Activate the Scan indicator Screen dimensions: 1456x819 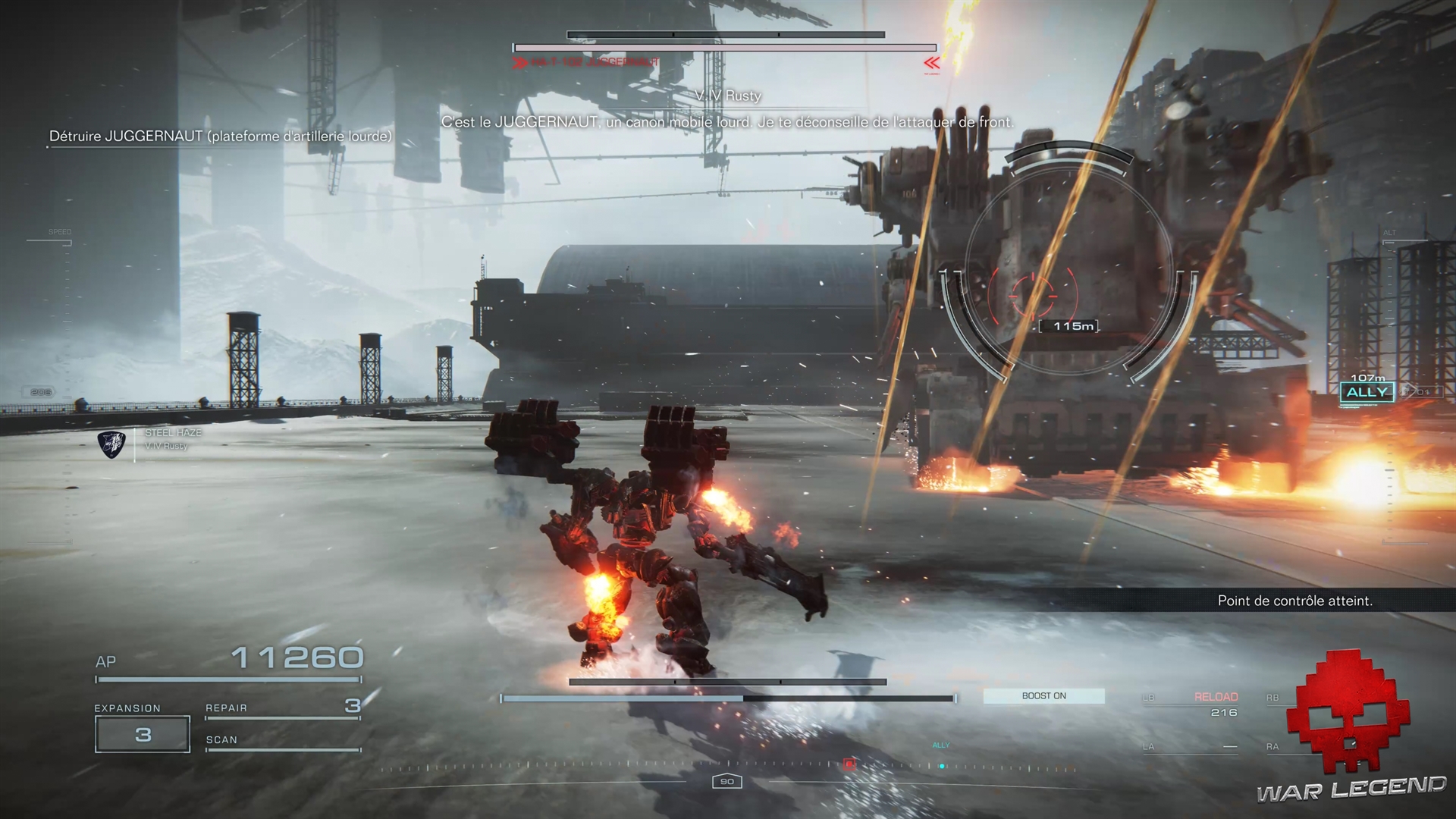(x=282, y=741)
